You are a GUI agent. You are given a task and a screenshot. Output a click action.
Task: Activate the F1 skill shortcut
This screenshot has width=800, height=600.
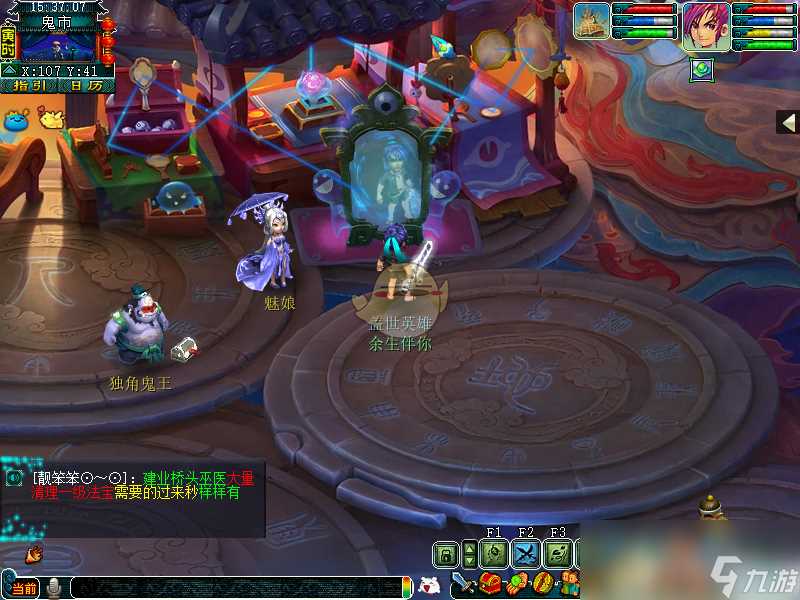tap(493, 554)
